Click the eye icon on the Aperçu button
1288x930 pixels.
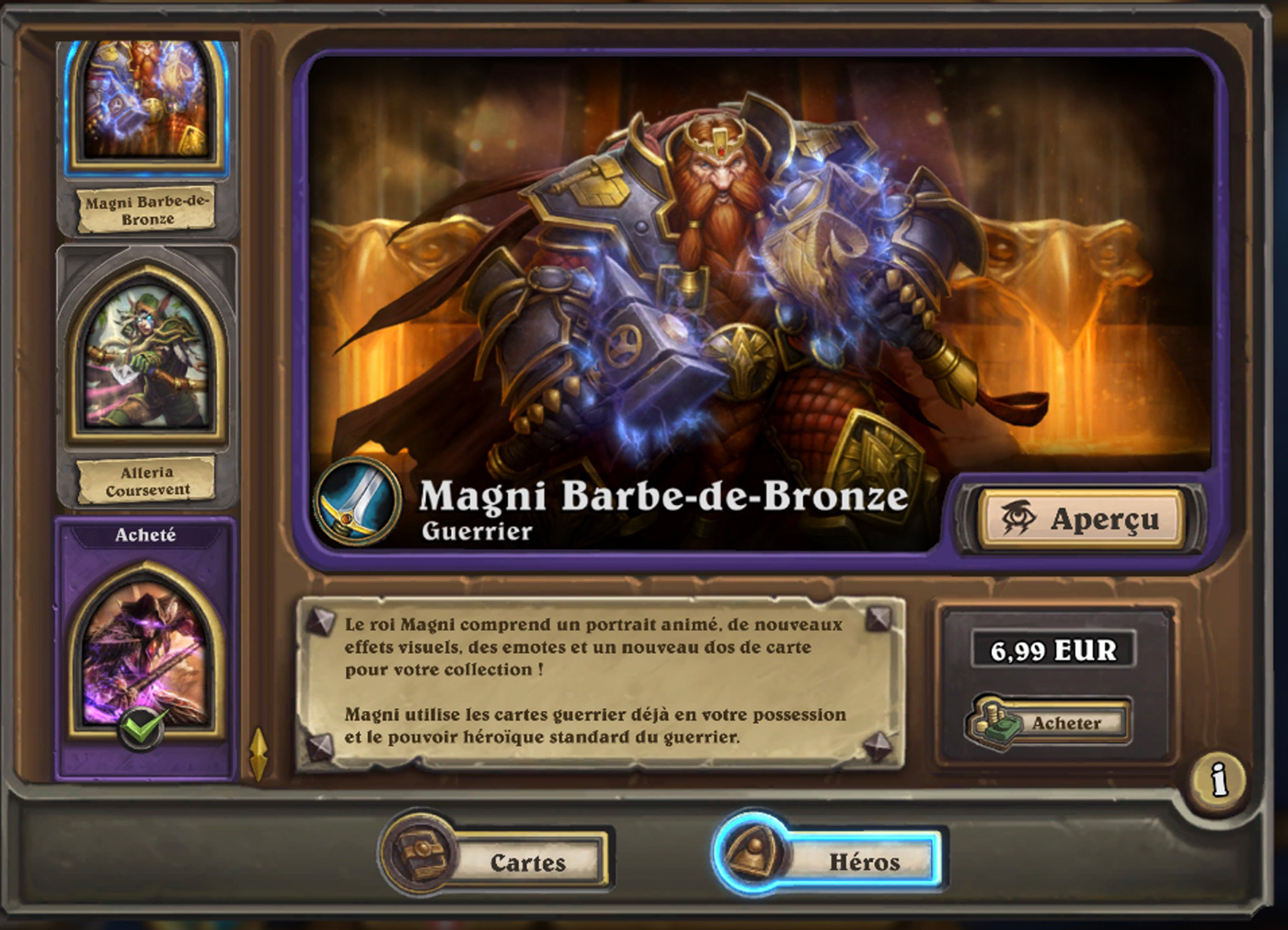click(x=1017, y=517)
